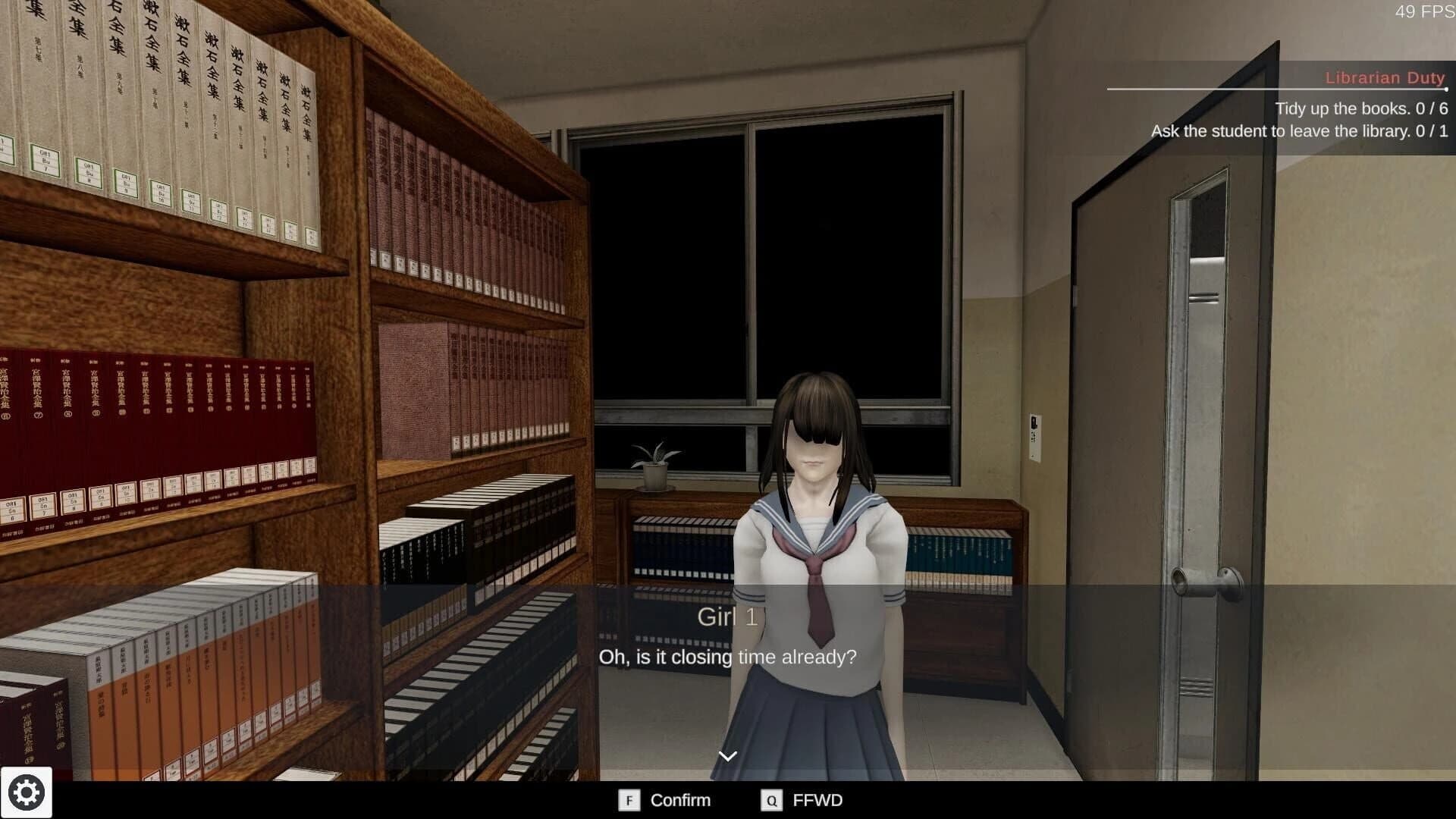
Task: Click the dialogue text "Oh, is it closing time already?"
Action: (x=726, y=657)
